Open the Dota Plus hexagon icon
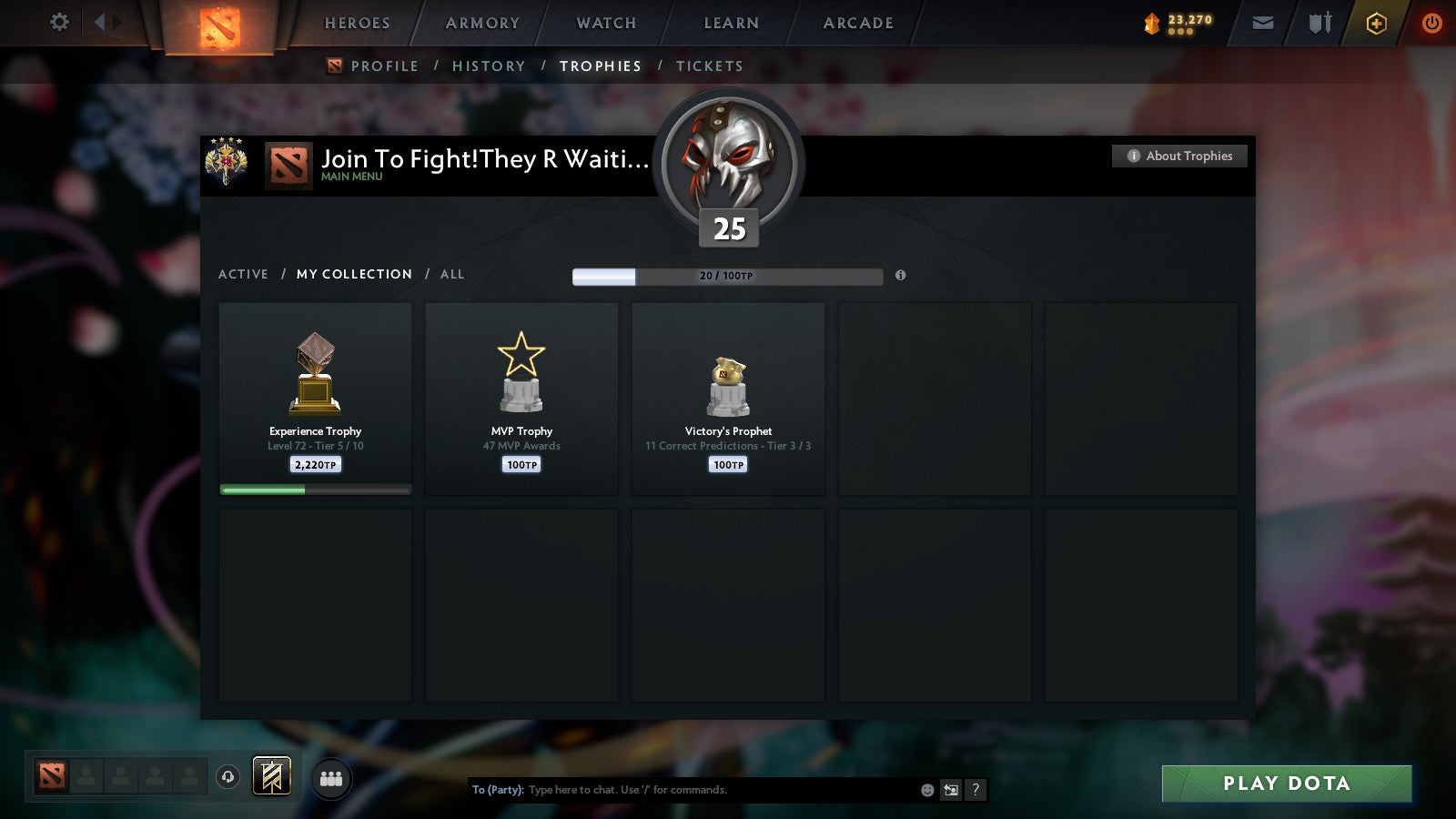Viewport: 1456px width, 819px height. click(x=1376, y=23)
